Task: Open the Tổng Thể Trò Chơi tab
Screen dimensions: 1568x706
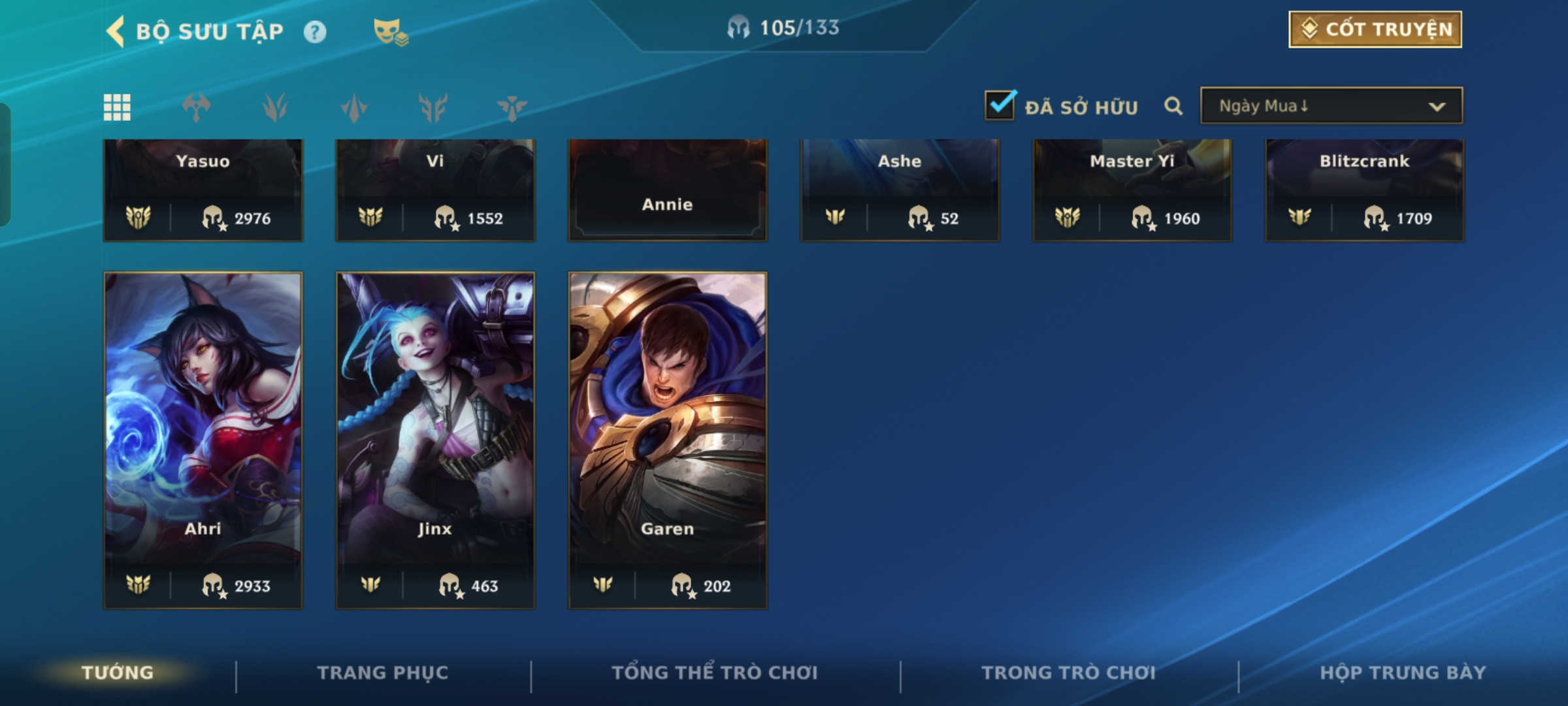Action: tap(715, 673)
